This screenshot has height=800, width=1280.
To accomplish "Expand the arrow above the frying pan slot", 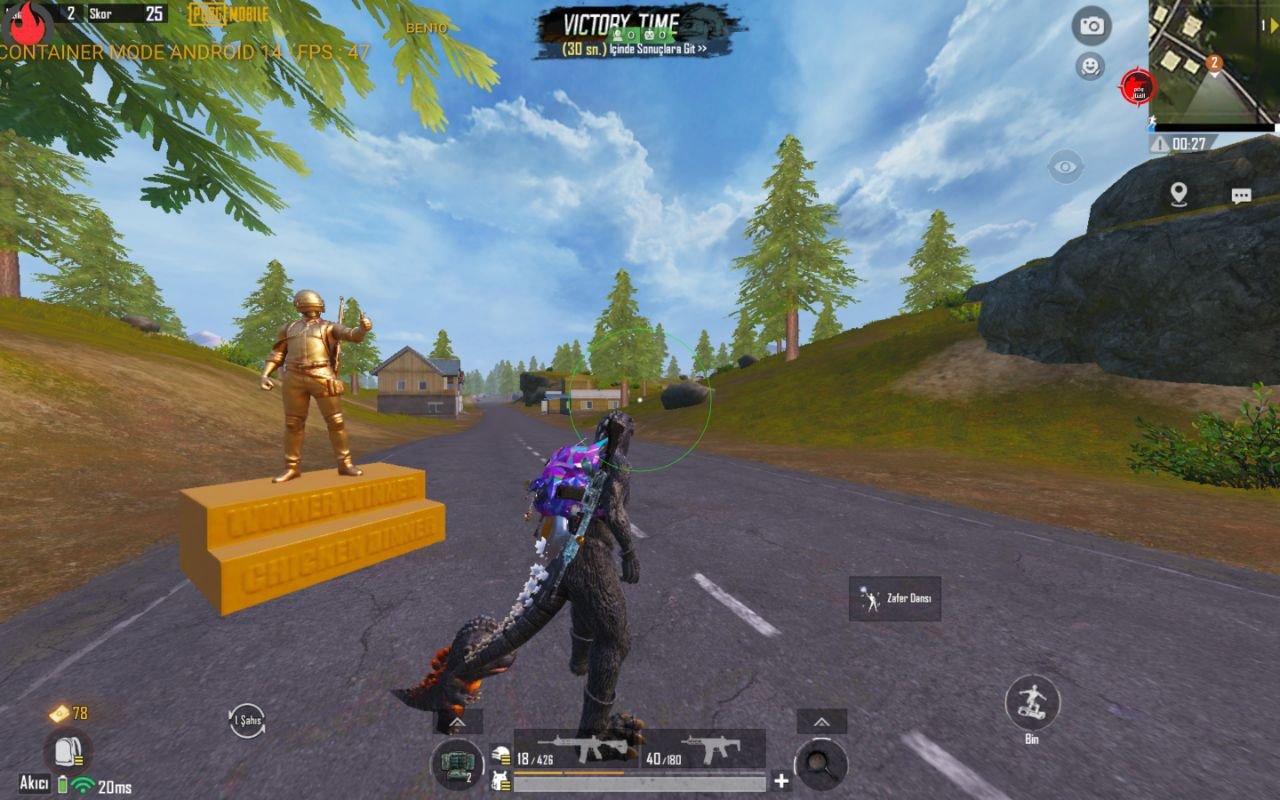I will point(822,722).
